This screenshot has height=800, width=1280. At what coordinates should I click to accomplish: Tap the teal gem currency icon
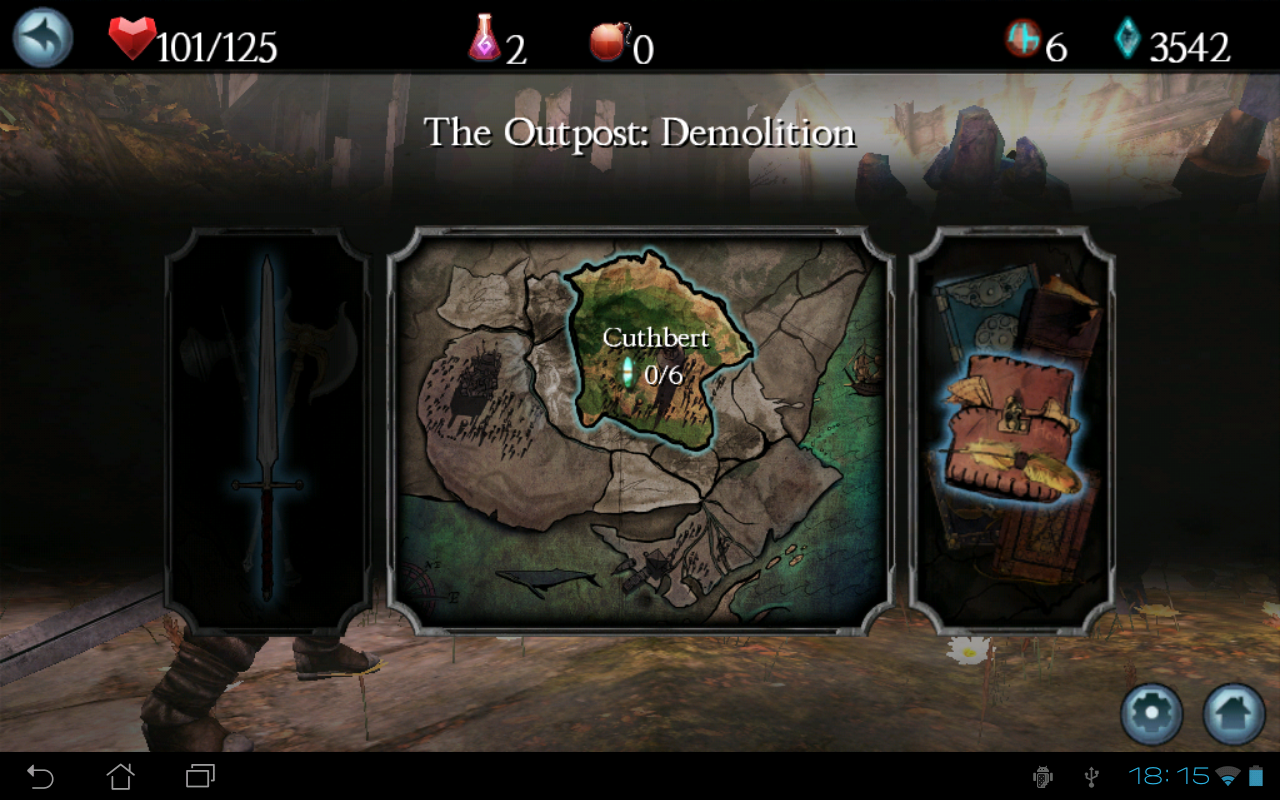[1127, 40]
